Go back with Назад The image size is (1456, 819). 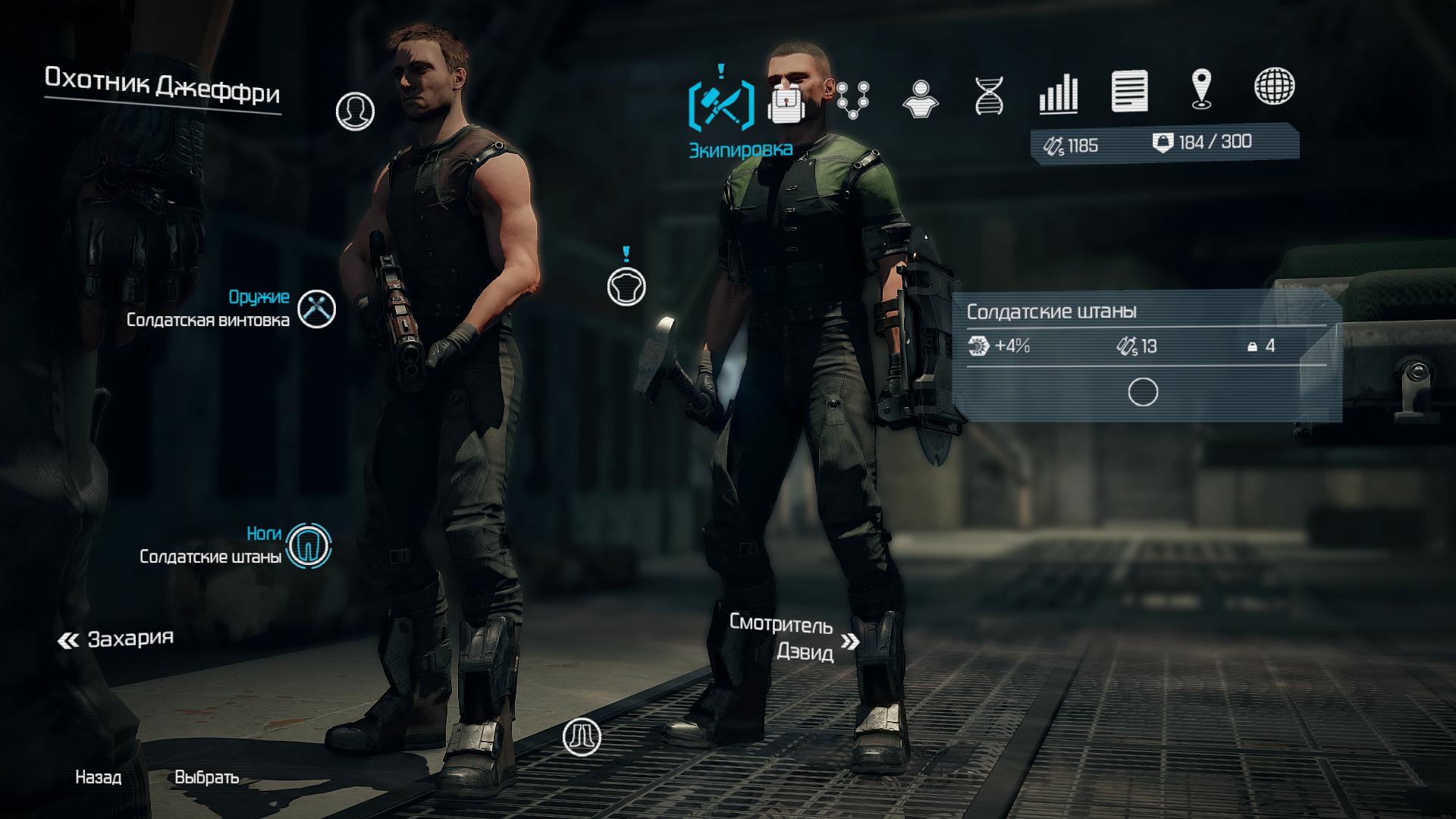coord(98,777)
